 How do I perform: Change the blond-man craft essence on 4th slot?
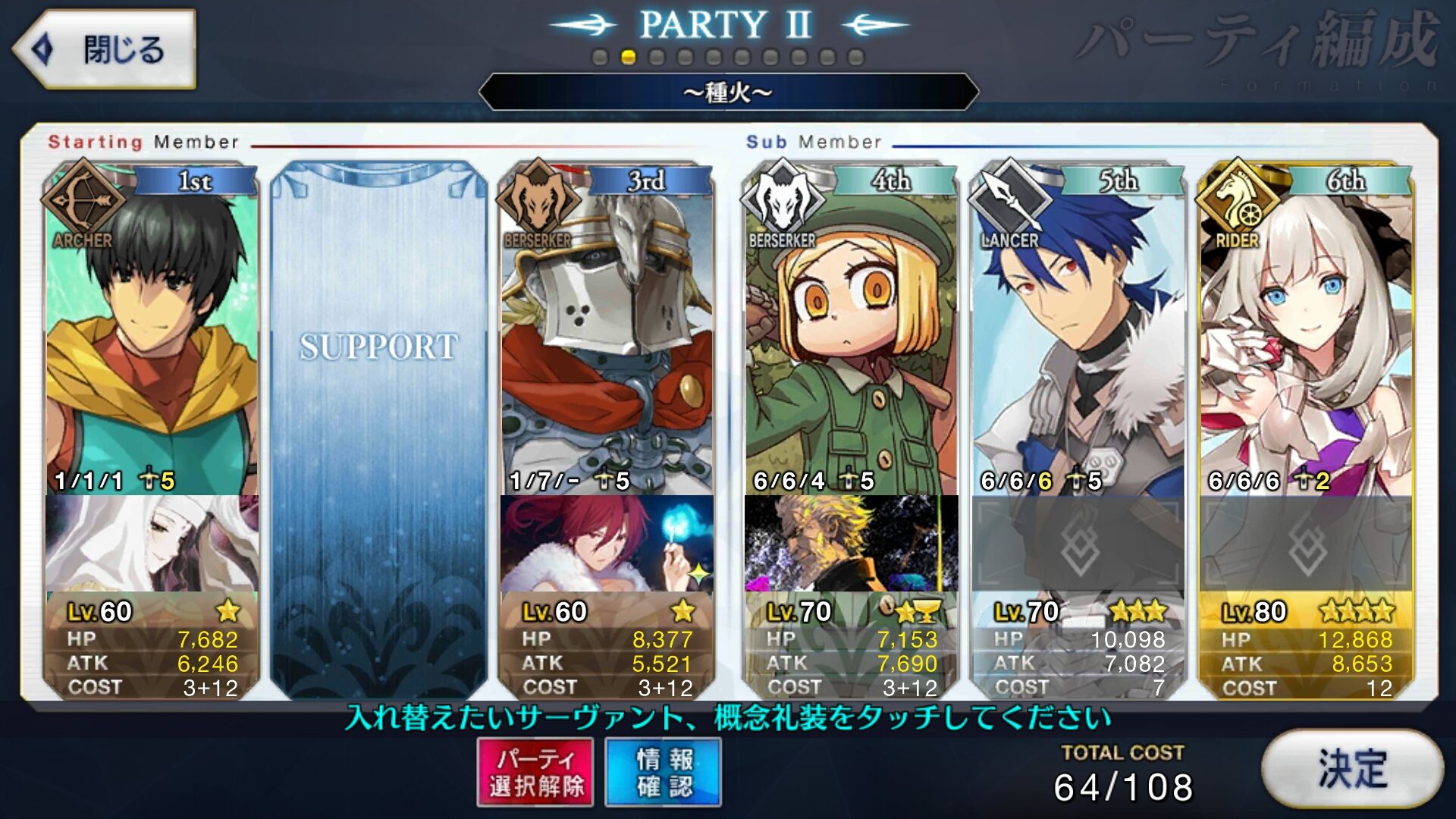coord(851,543)
